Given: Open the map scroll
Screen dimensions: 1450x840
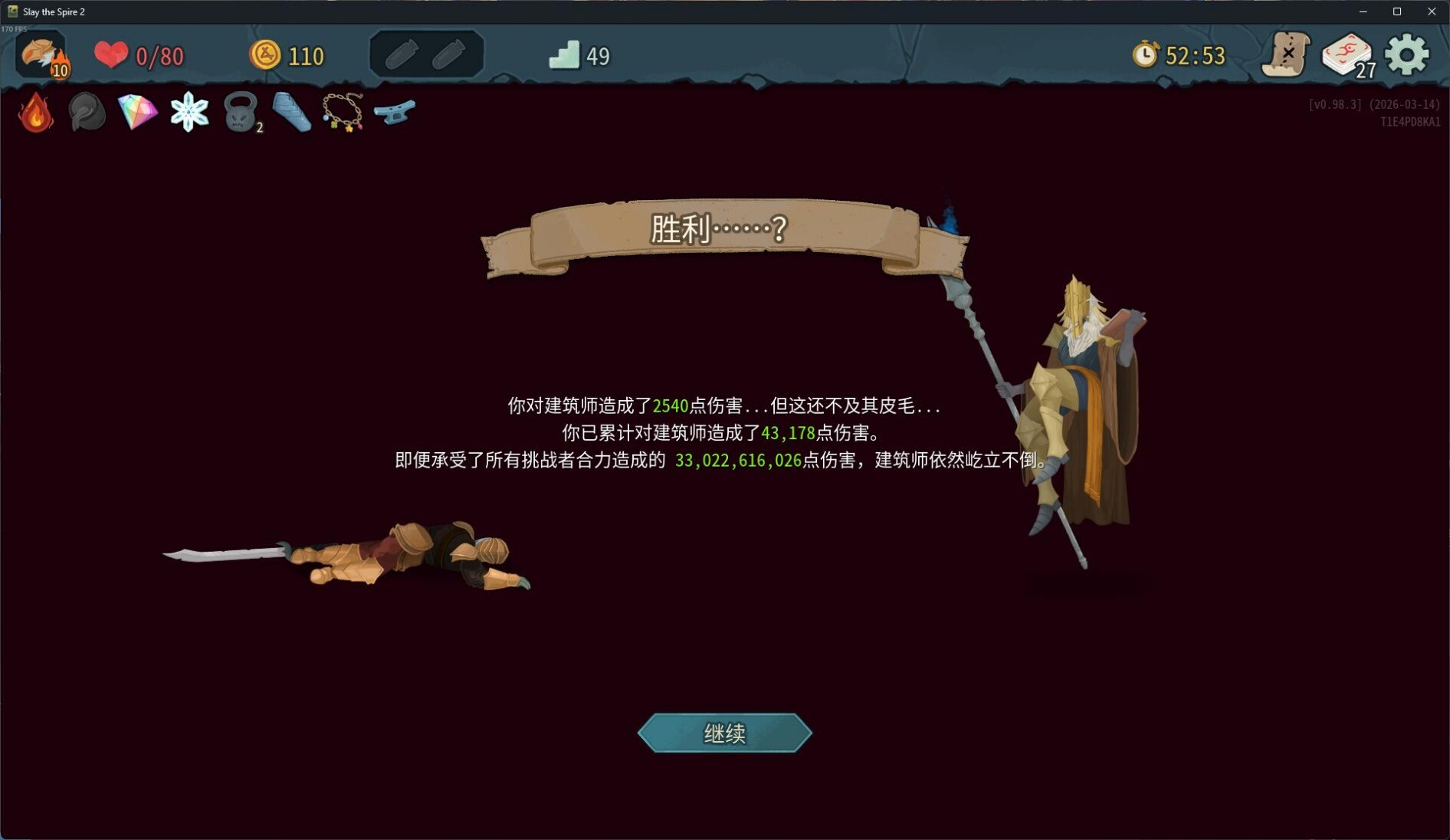Looking at the screenshot, I should point(1285,55).
